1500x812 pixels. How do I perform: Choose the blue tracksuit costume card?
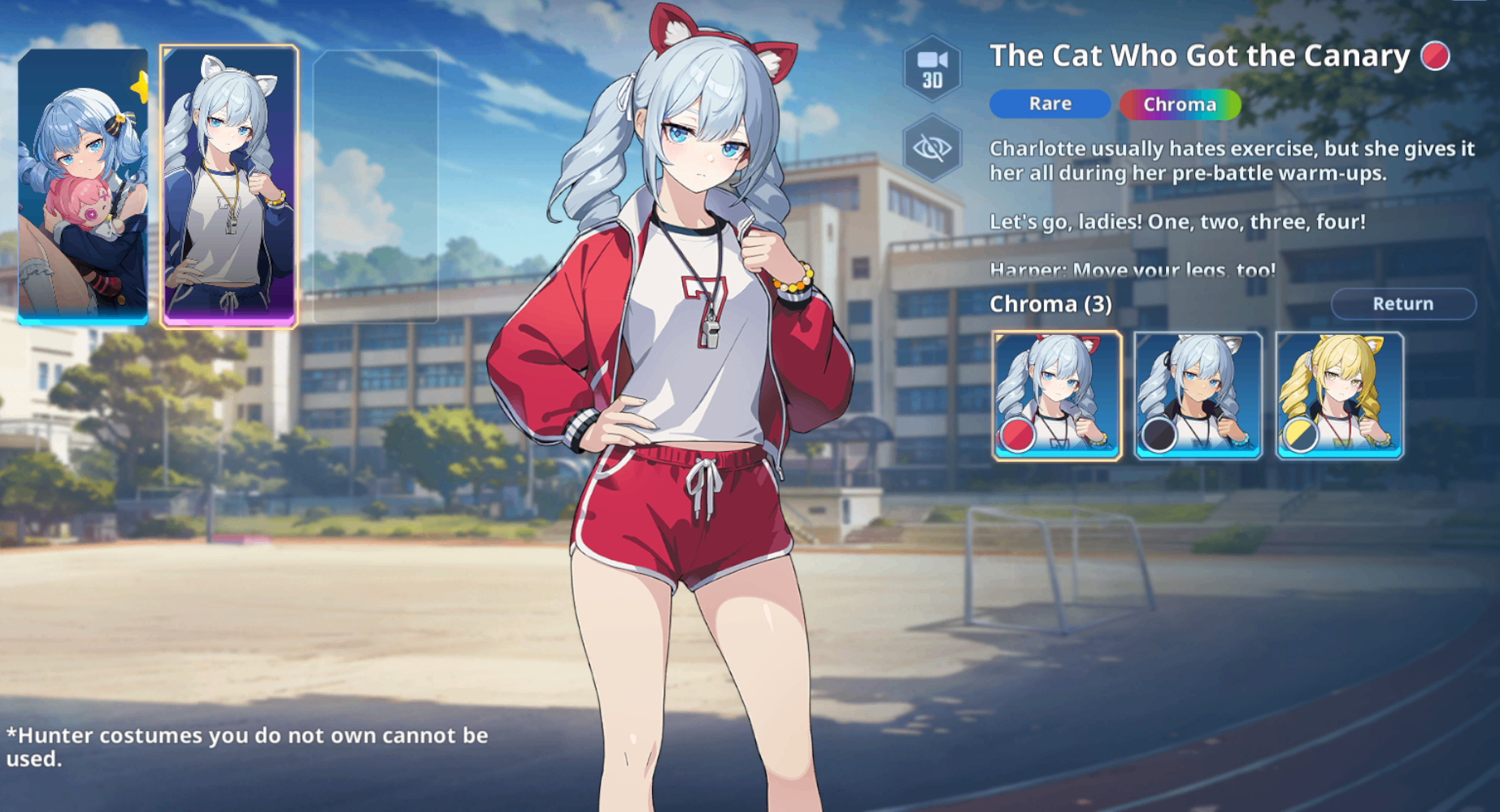[x=229, y=186]
